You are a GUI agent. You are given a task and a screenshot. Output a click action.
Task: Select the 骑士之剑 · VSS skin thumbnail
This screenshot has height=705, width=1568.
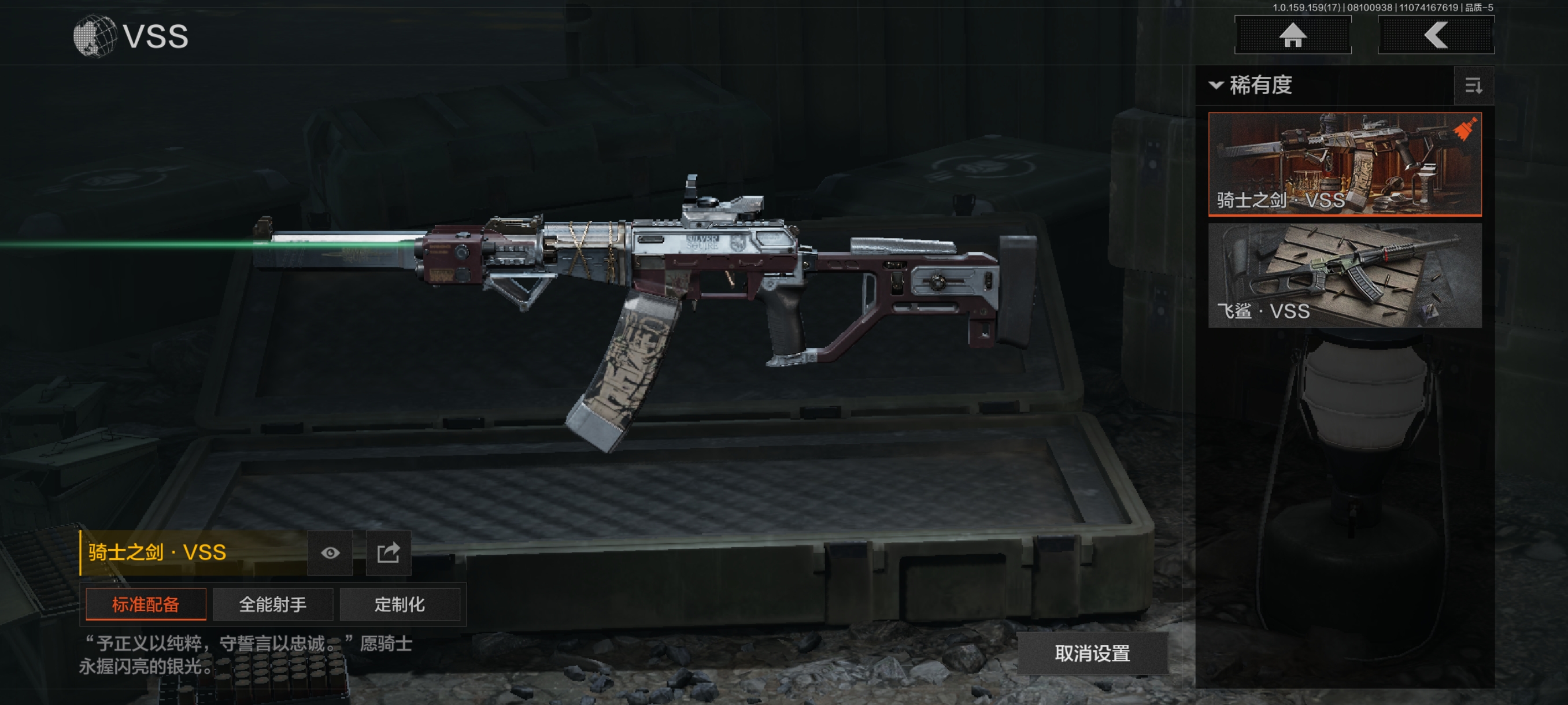[1344, 164]
